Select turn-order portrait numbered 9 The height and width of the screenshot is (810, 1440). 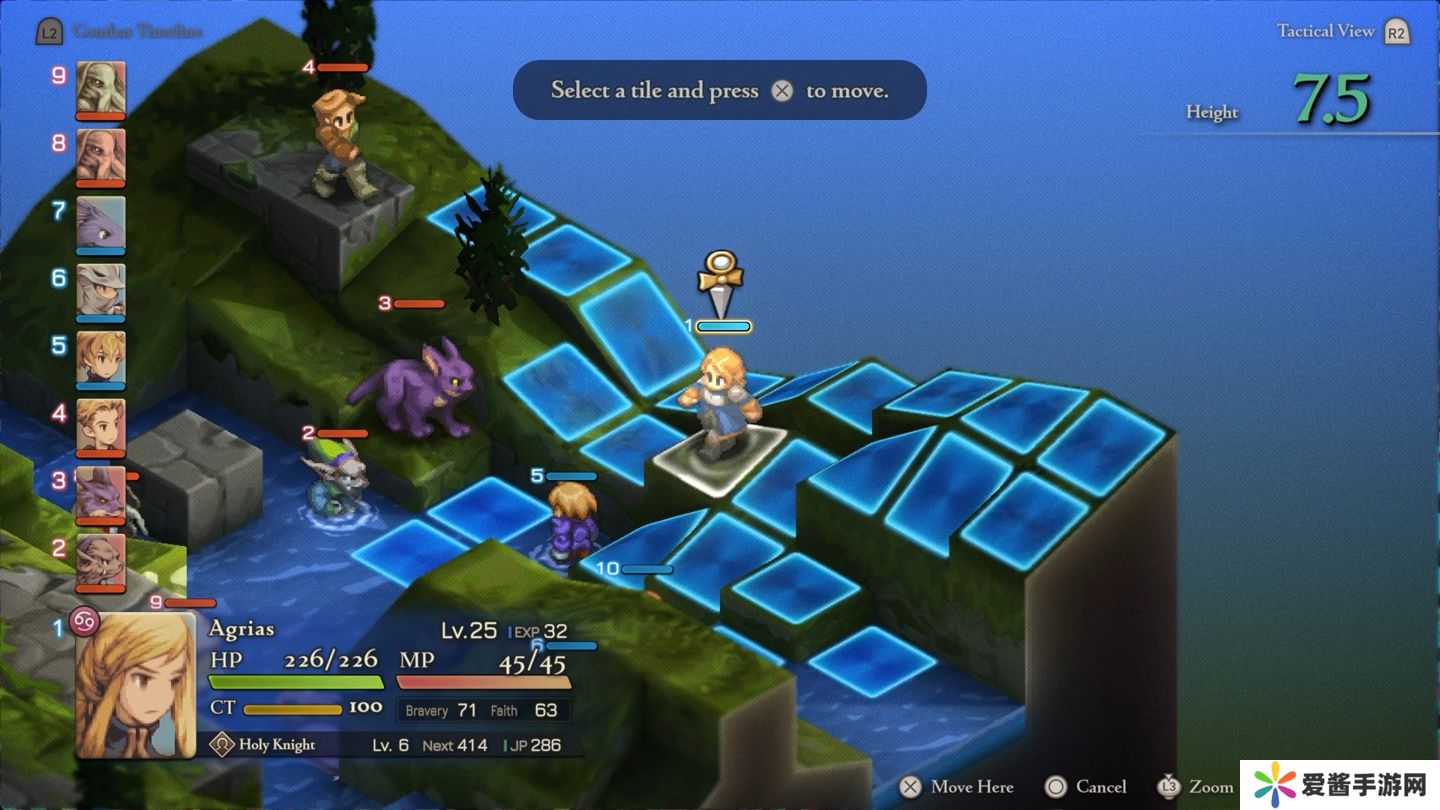tap(101, 88)
